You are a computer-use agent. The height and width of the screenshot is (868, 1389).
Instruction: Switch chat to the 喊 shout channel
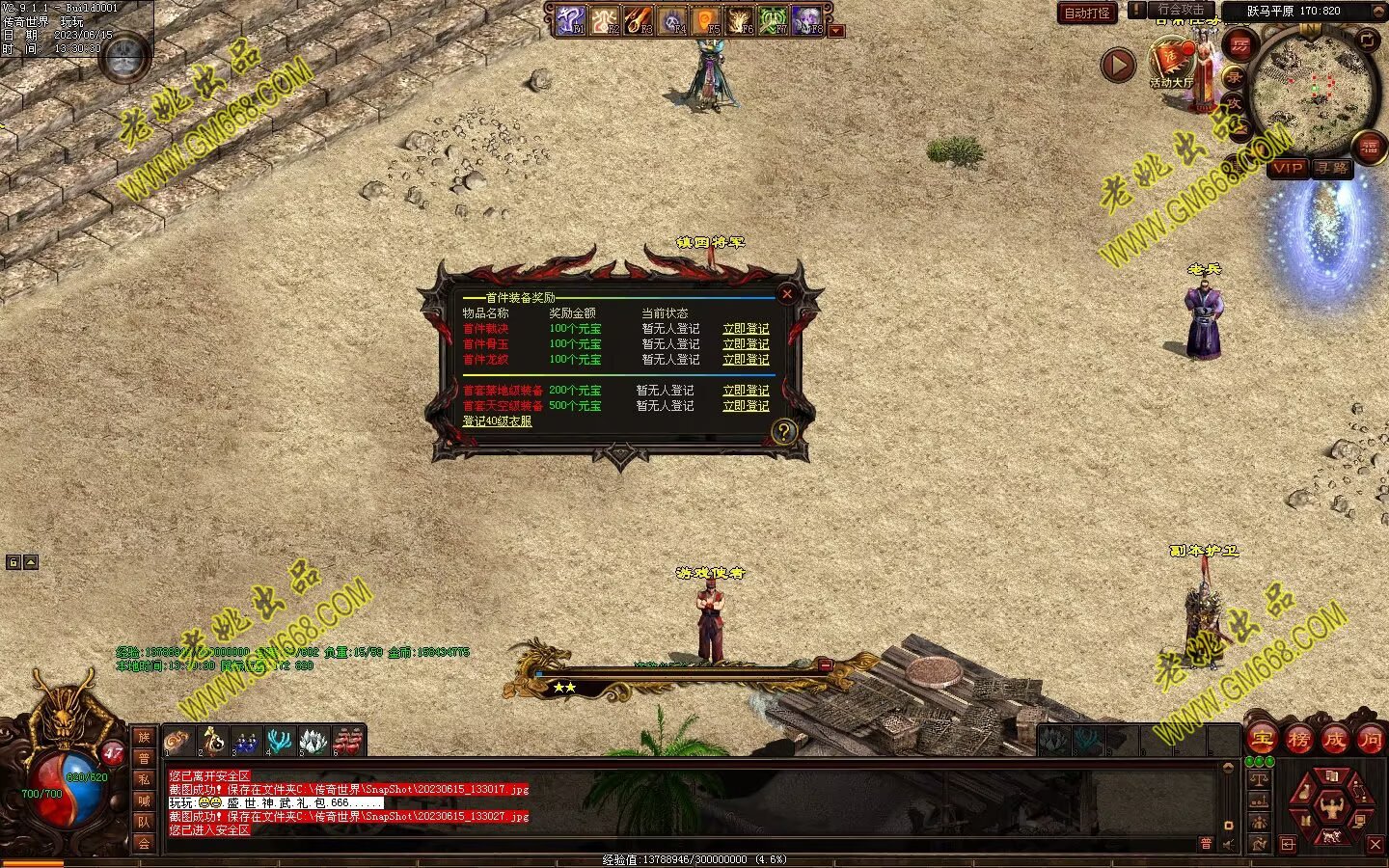pos(144,800)
